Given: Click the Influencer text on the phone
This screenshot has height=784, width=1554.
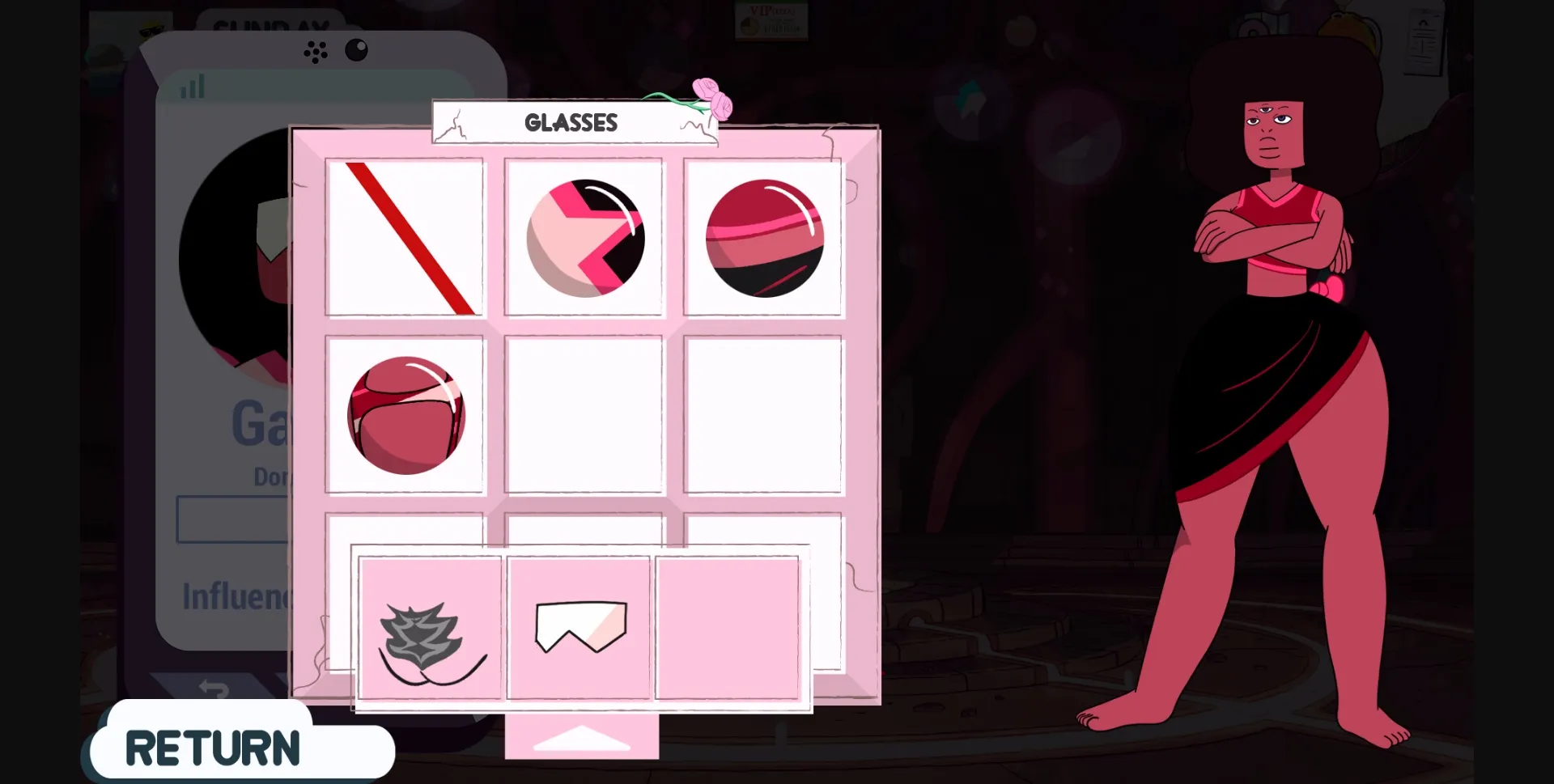Looking at the screenshot, I should tap(235, 596).
